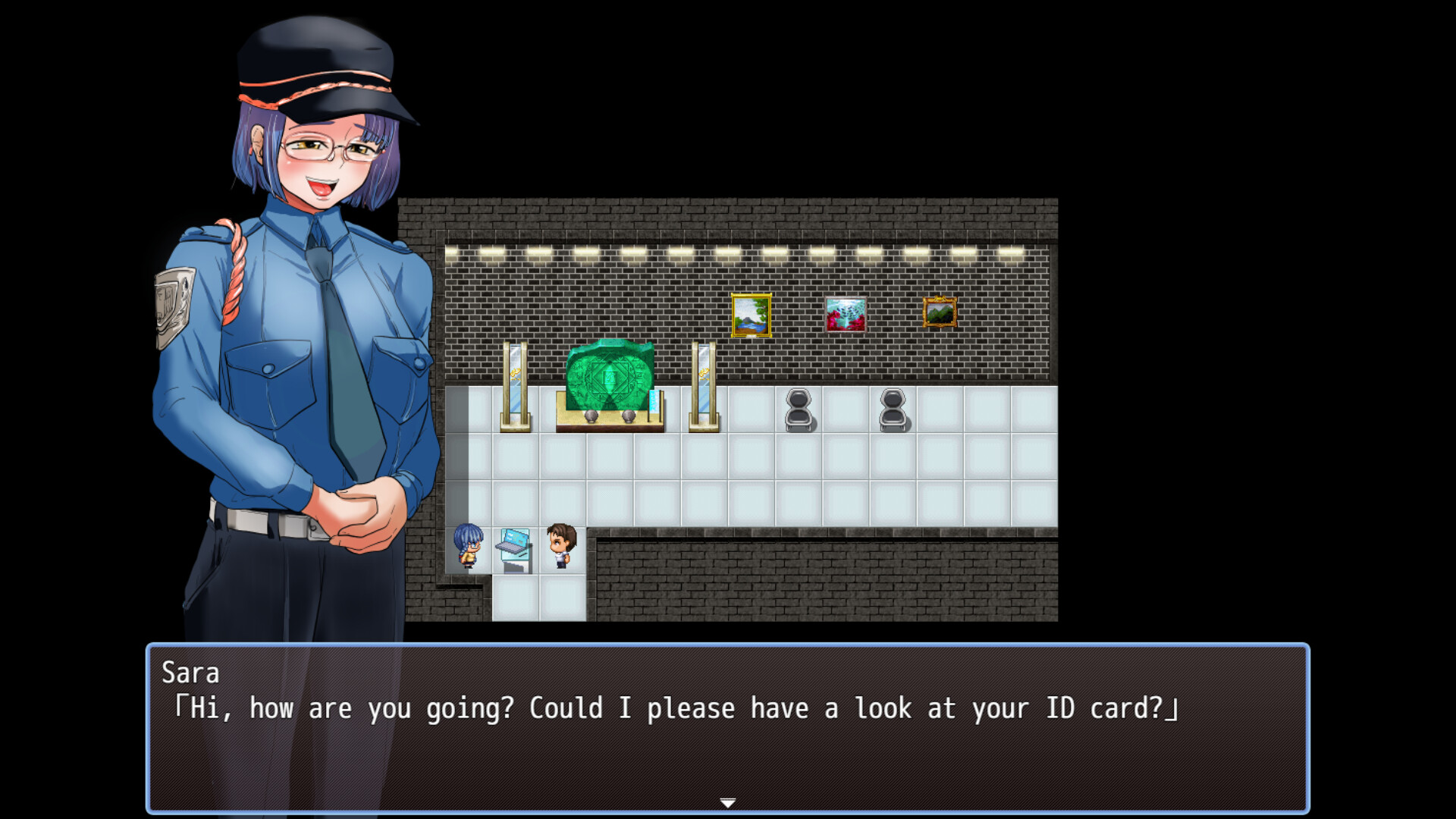Screen dimensions: 1456x819
Task: Click the blue mountain-lake painting on the wall
Action: 752,315
